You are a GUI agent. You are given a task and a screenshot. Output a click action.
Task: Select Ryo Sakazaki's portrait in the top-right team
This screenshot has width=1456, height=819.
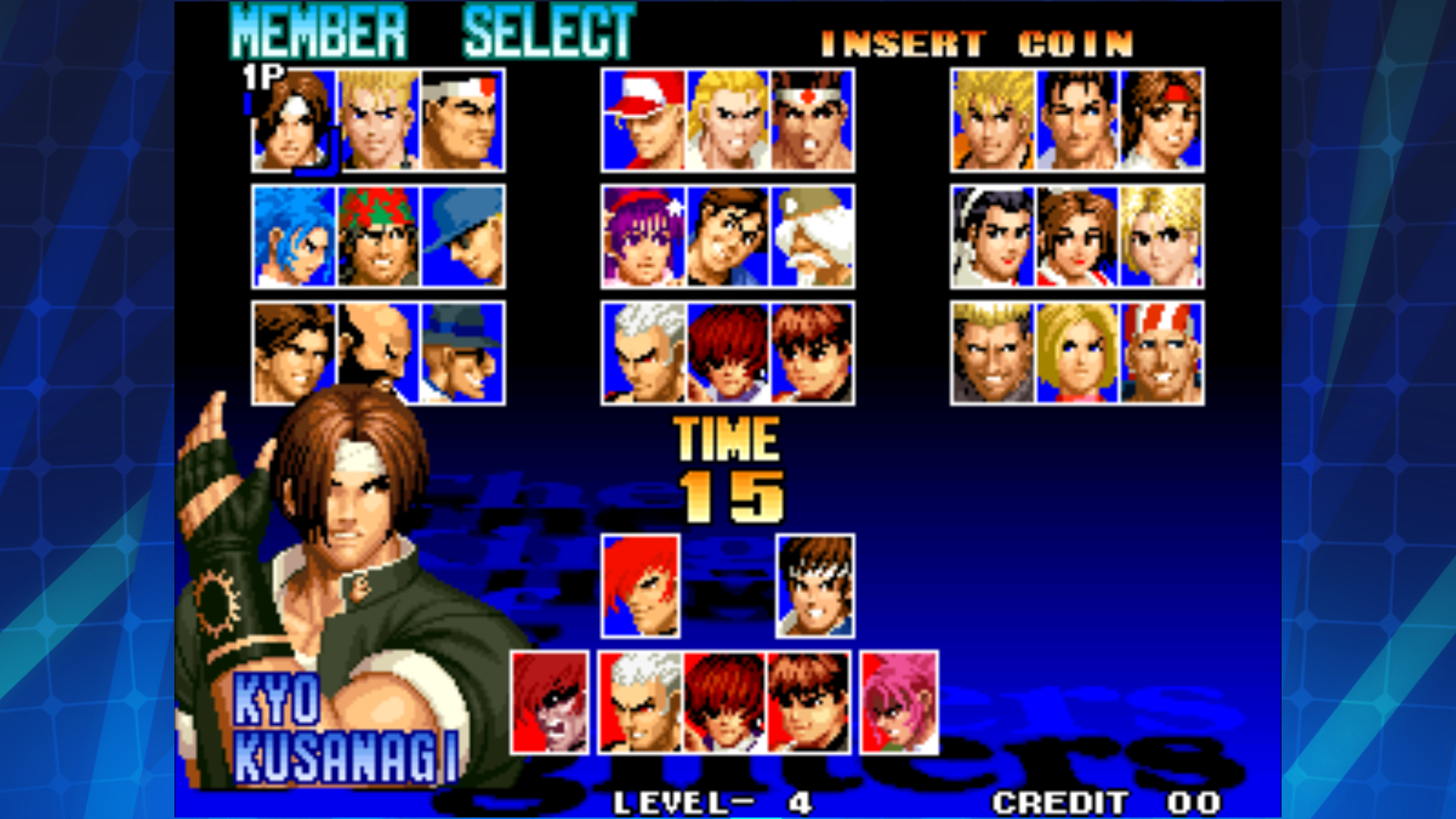(993, 121)
